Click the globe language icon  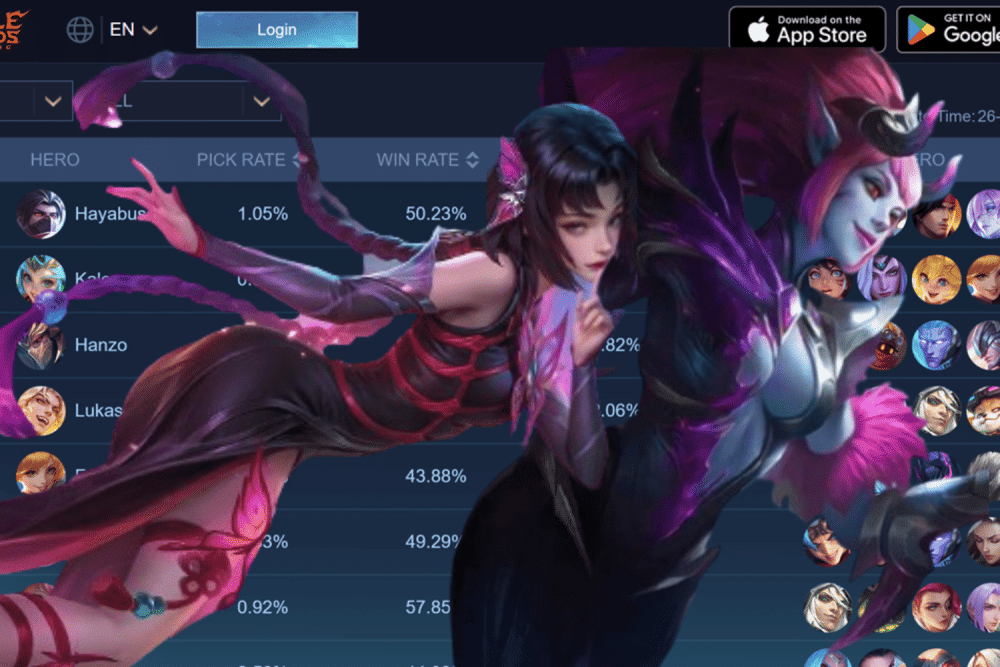(80, 30)
